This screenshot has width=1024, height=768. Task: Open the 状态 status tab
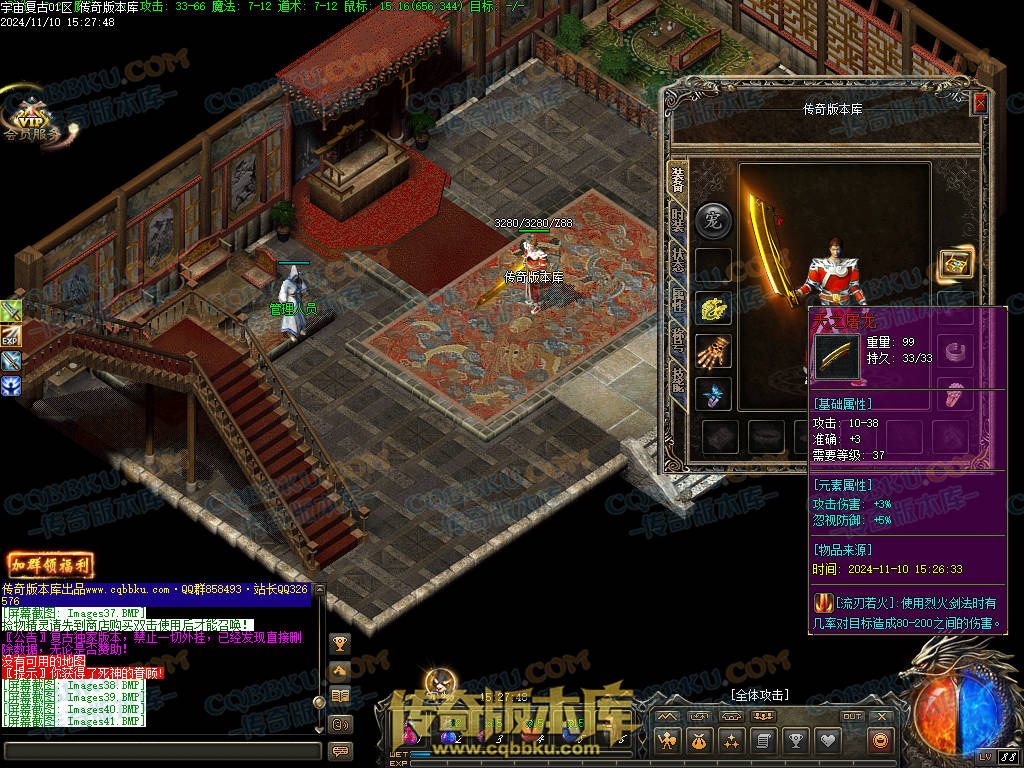[678, 261]
